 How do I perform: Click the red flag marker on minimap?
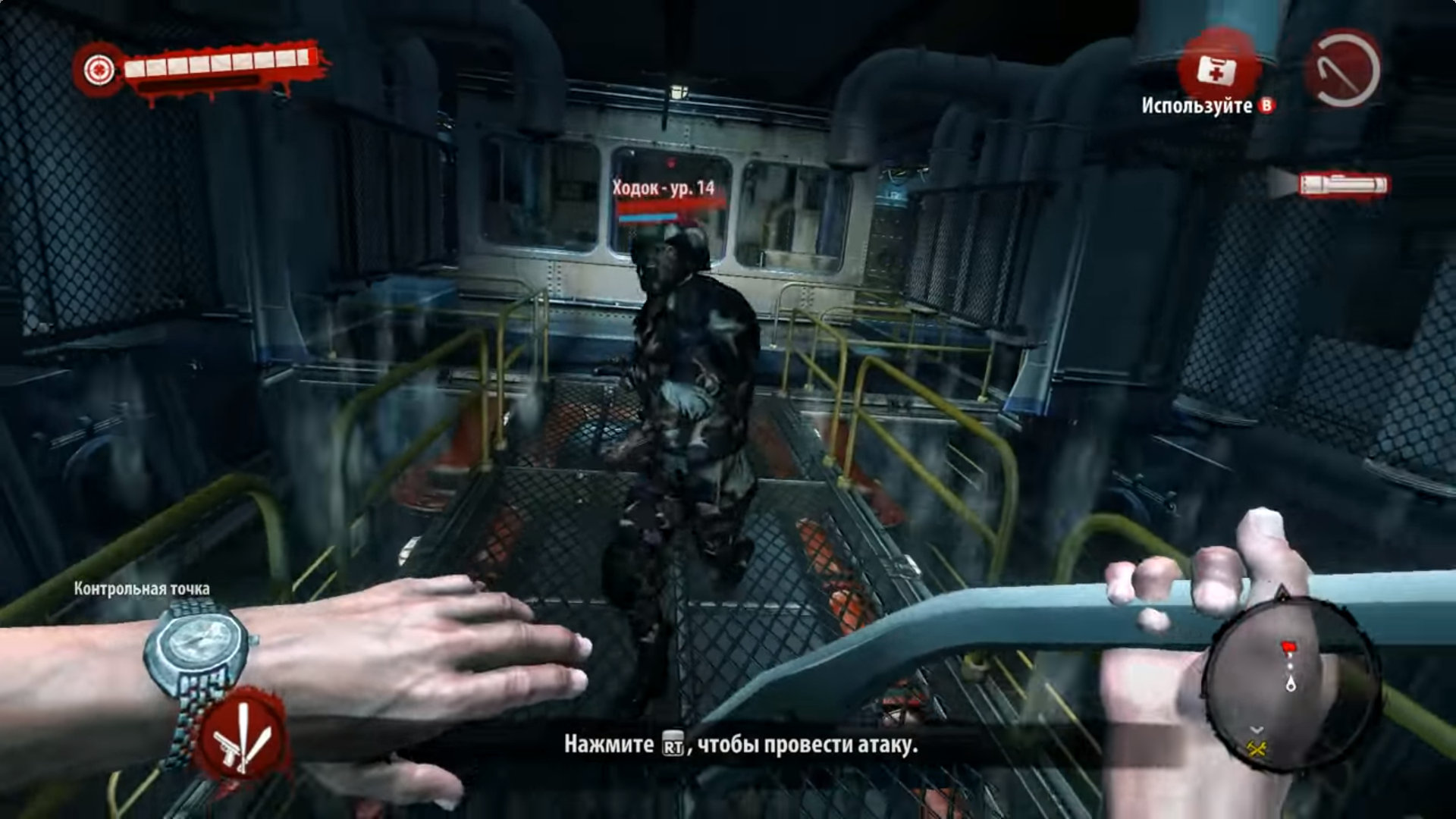[1288, 648]
